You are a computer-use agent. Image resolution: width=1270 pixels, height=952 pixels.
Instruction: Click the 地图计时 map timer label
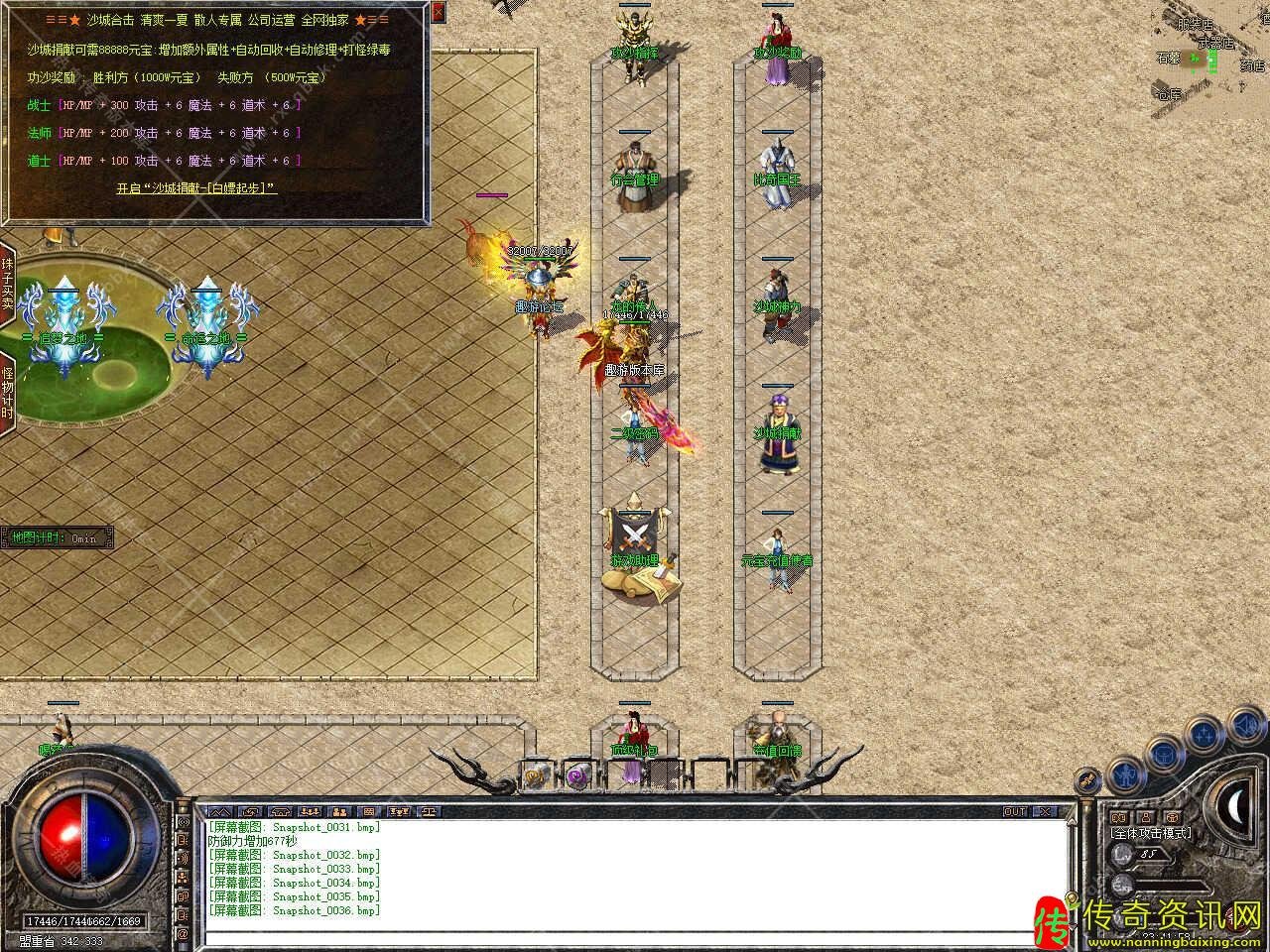[57, 538]
